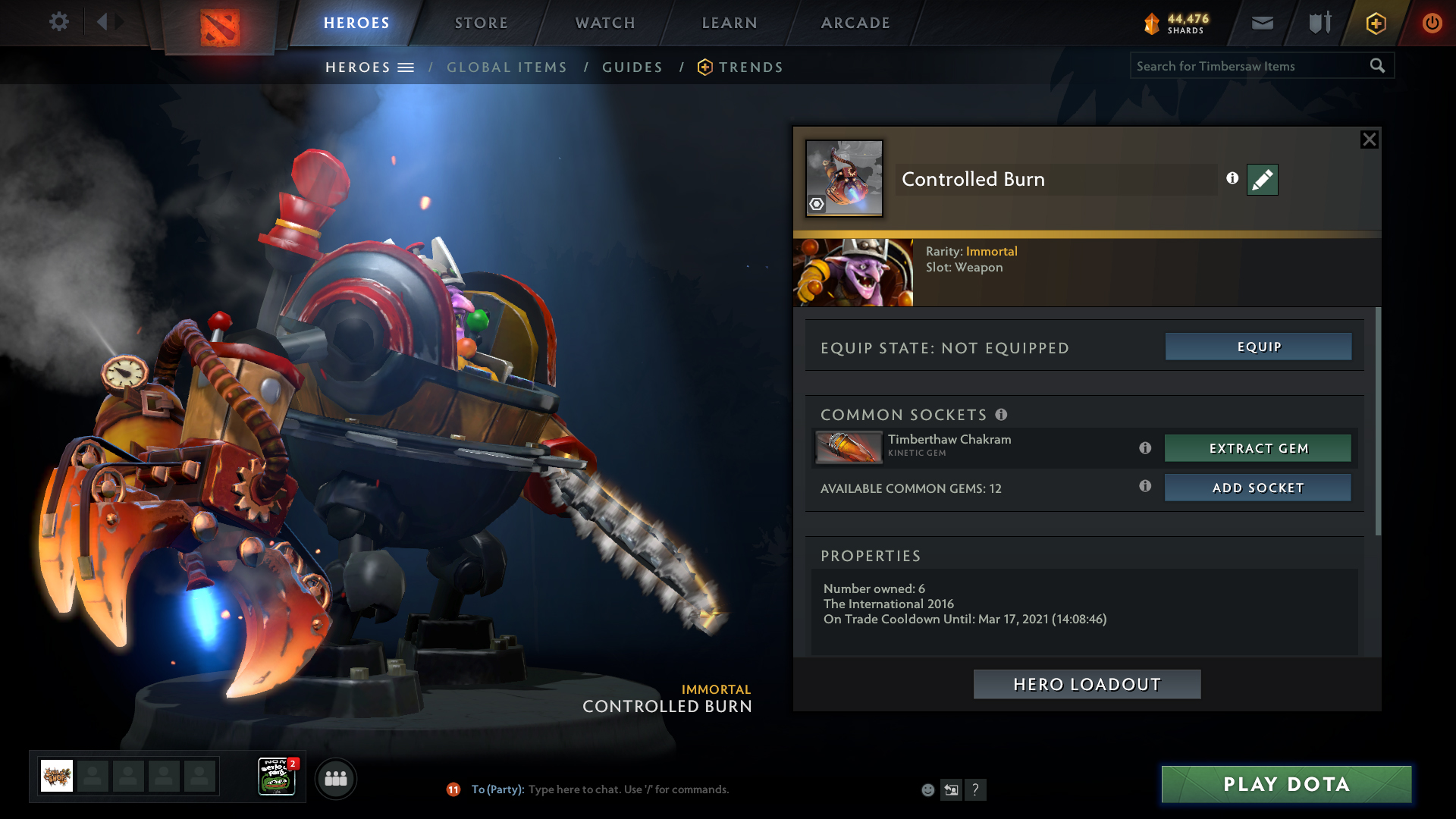1456x819 pixels.
Task: Start matchmaking with Play Dota
Action: click(x=1286, y=784)
